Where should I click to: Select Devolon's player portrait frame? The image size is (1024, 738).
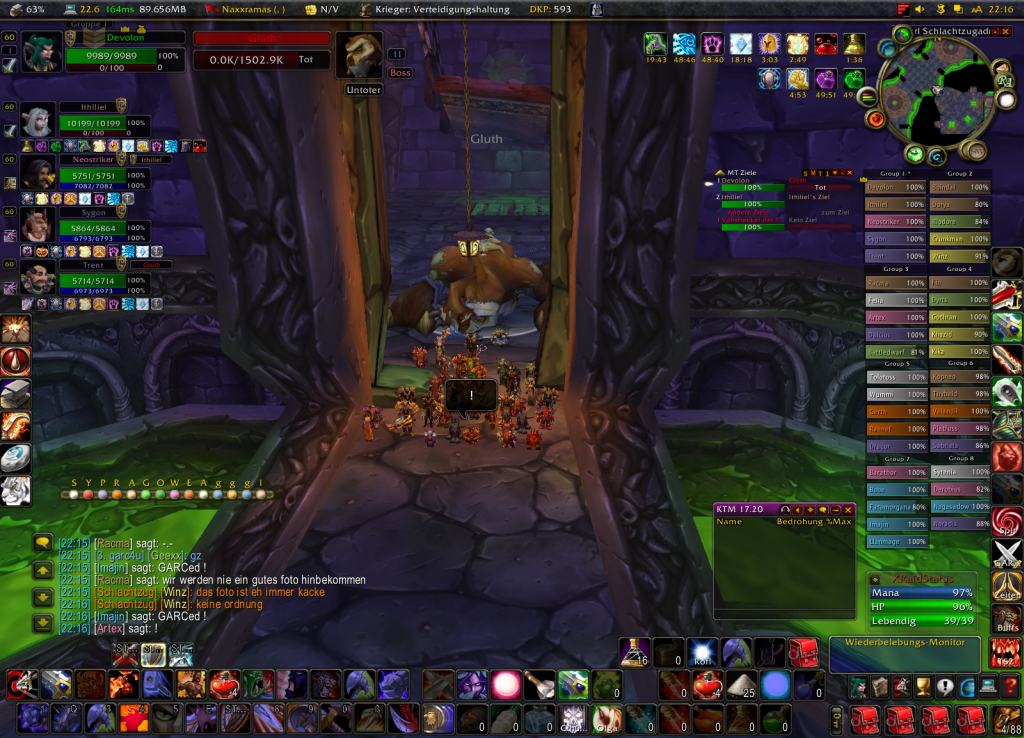[42, 51]
